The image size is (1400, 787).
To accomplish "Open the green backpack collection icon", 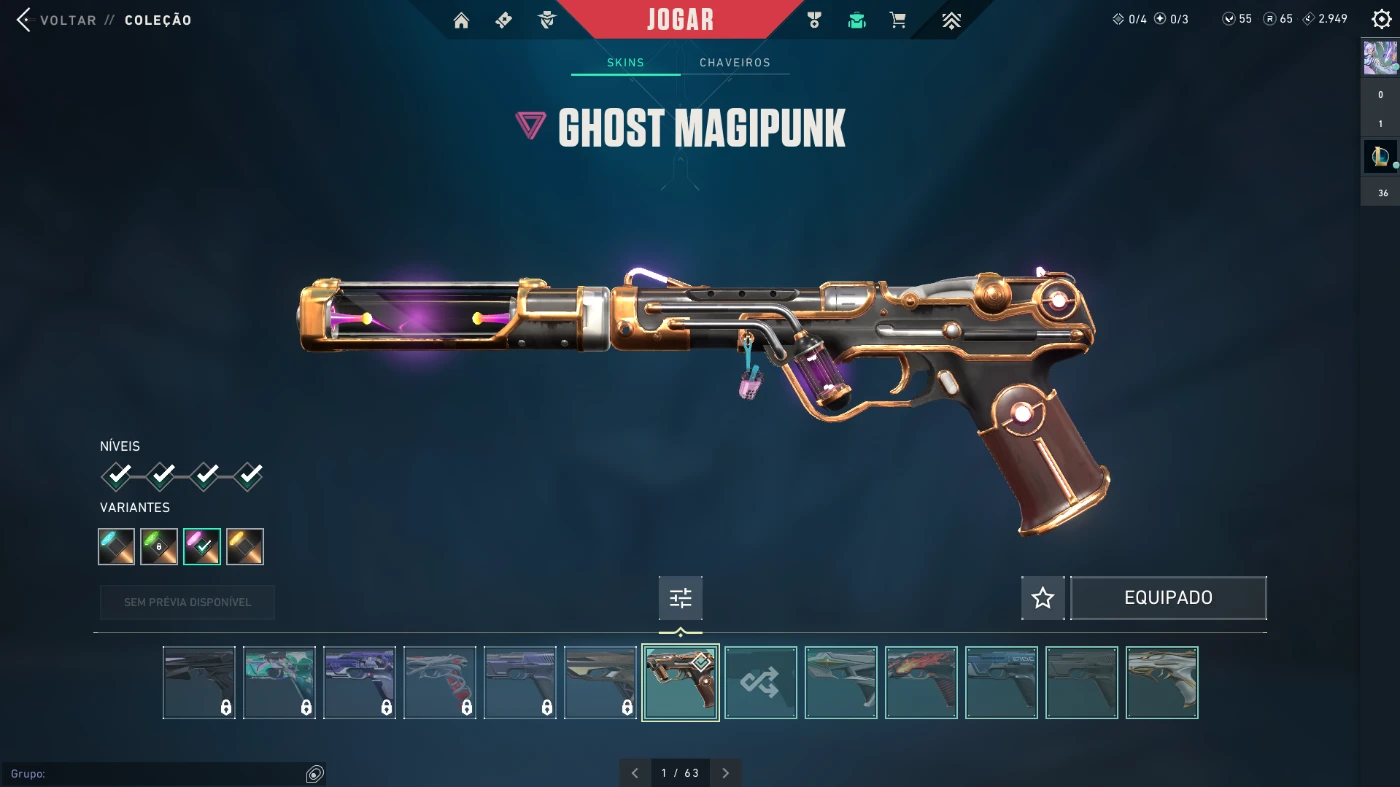I will click(x=857, y=20).
